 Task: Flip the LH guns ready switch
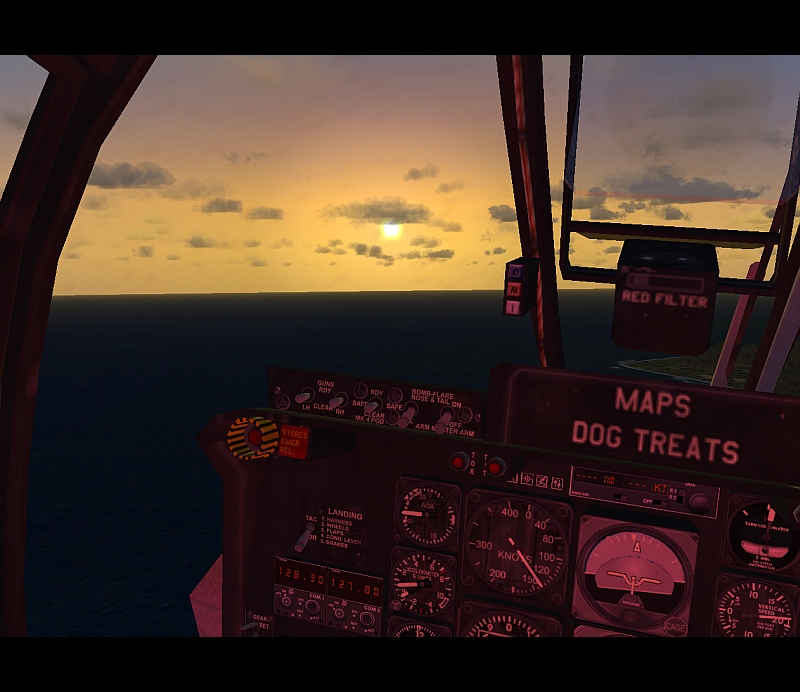tap(301, 397)
